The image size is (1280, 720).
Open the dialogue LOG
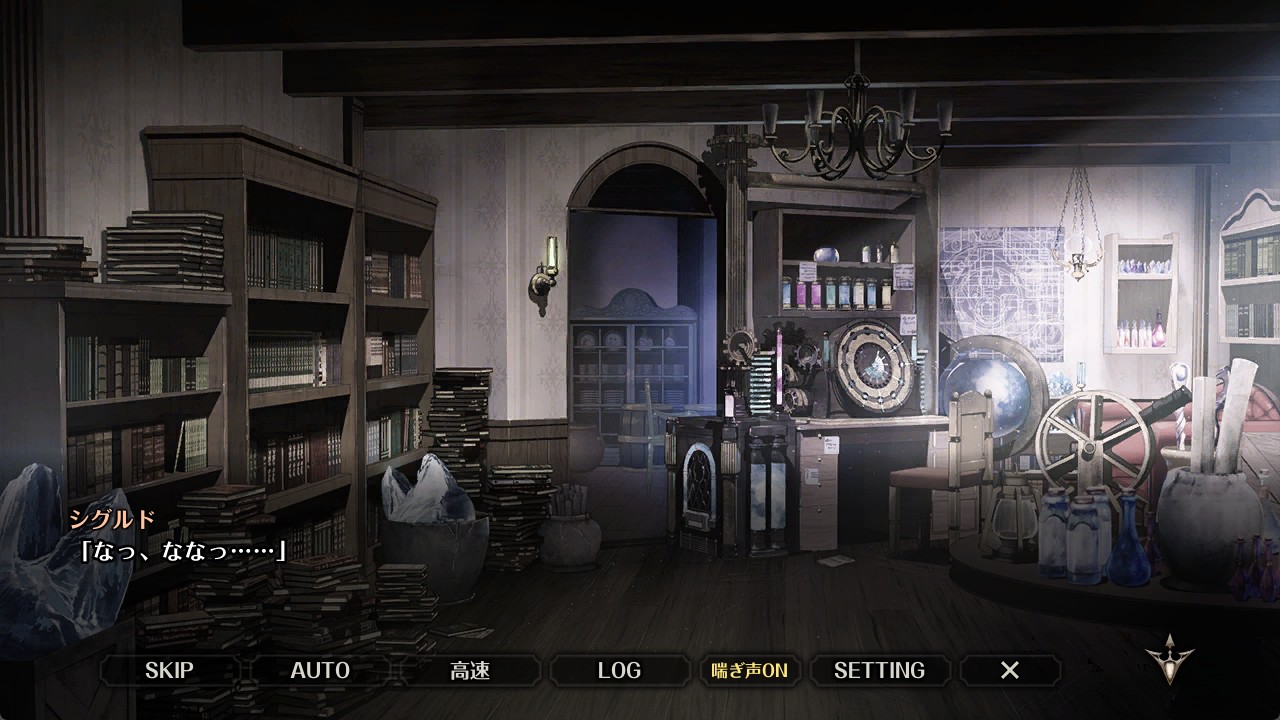point(619,670)
